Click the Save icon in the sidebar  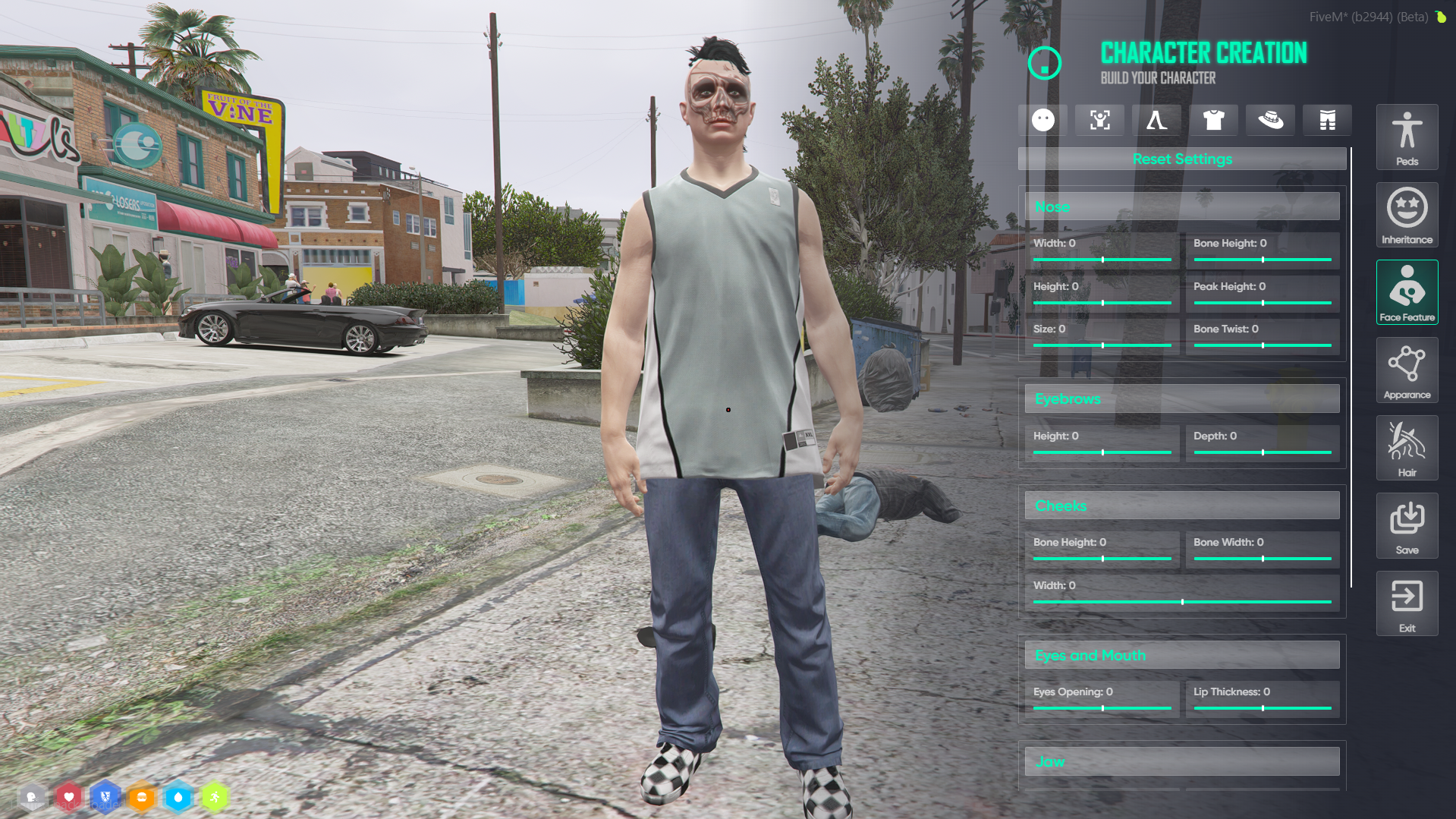[x=1406, y=525]
